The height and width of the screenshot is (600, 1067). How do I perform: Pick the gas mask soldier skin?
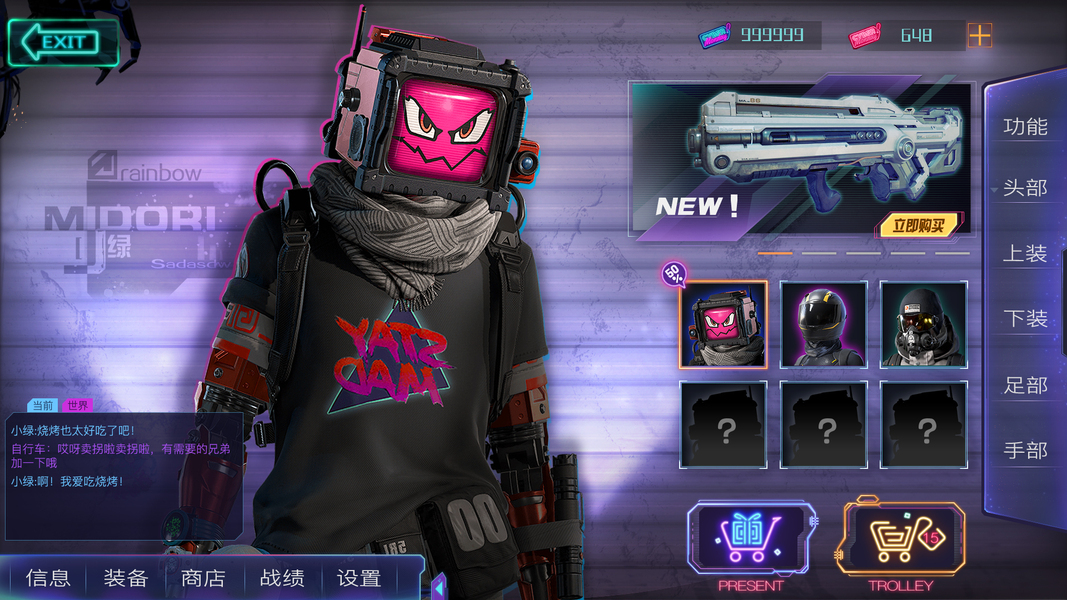[x=923, y=324]
